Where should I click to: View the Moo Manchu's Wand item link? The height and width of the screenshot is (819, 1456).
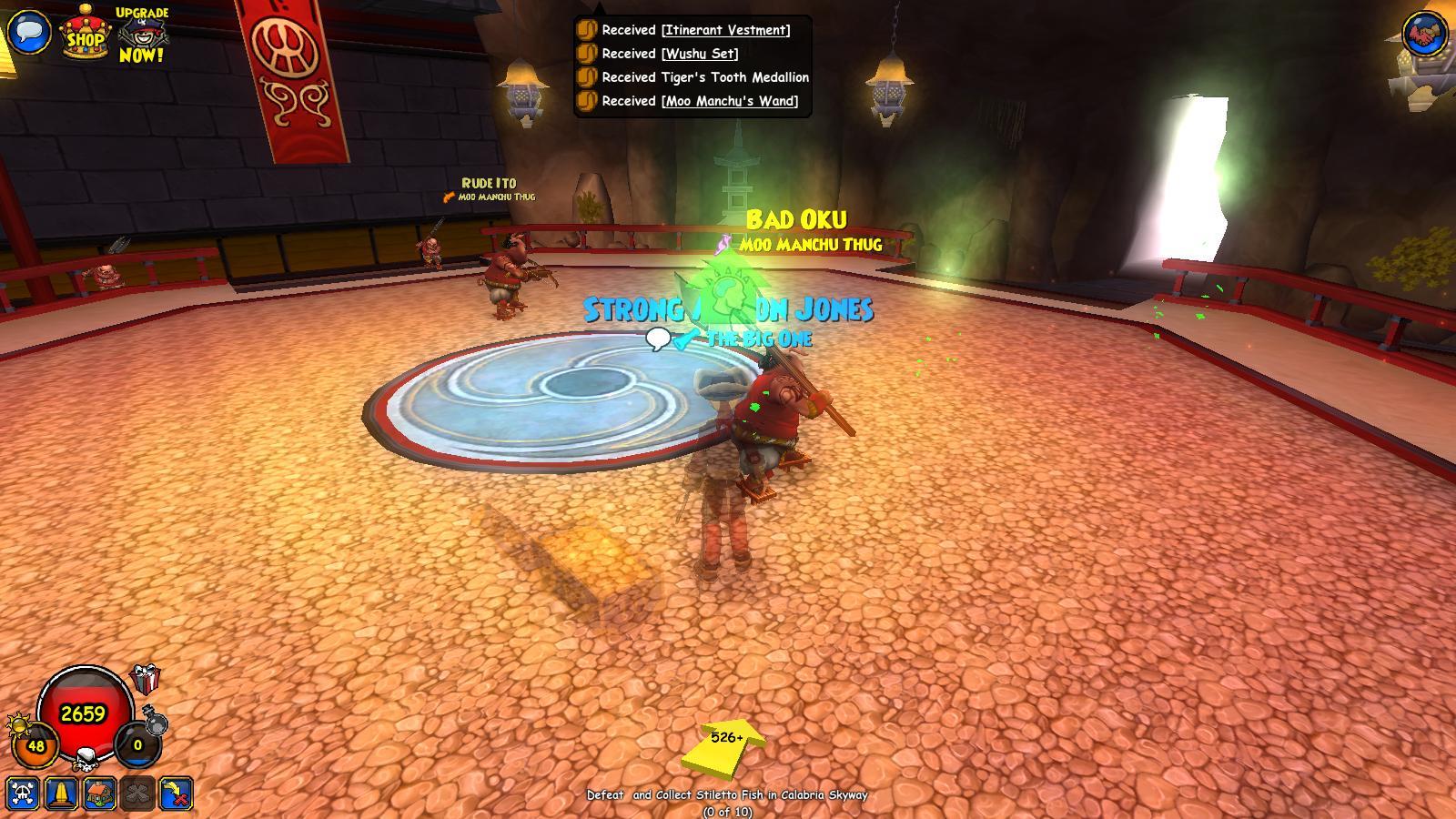coord(729,102)
